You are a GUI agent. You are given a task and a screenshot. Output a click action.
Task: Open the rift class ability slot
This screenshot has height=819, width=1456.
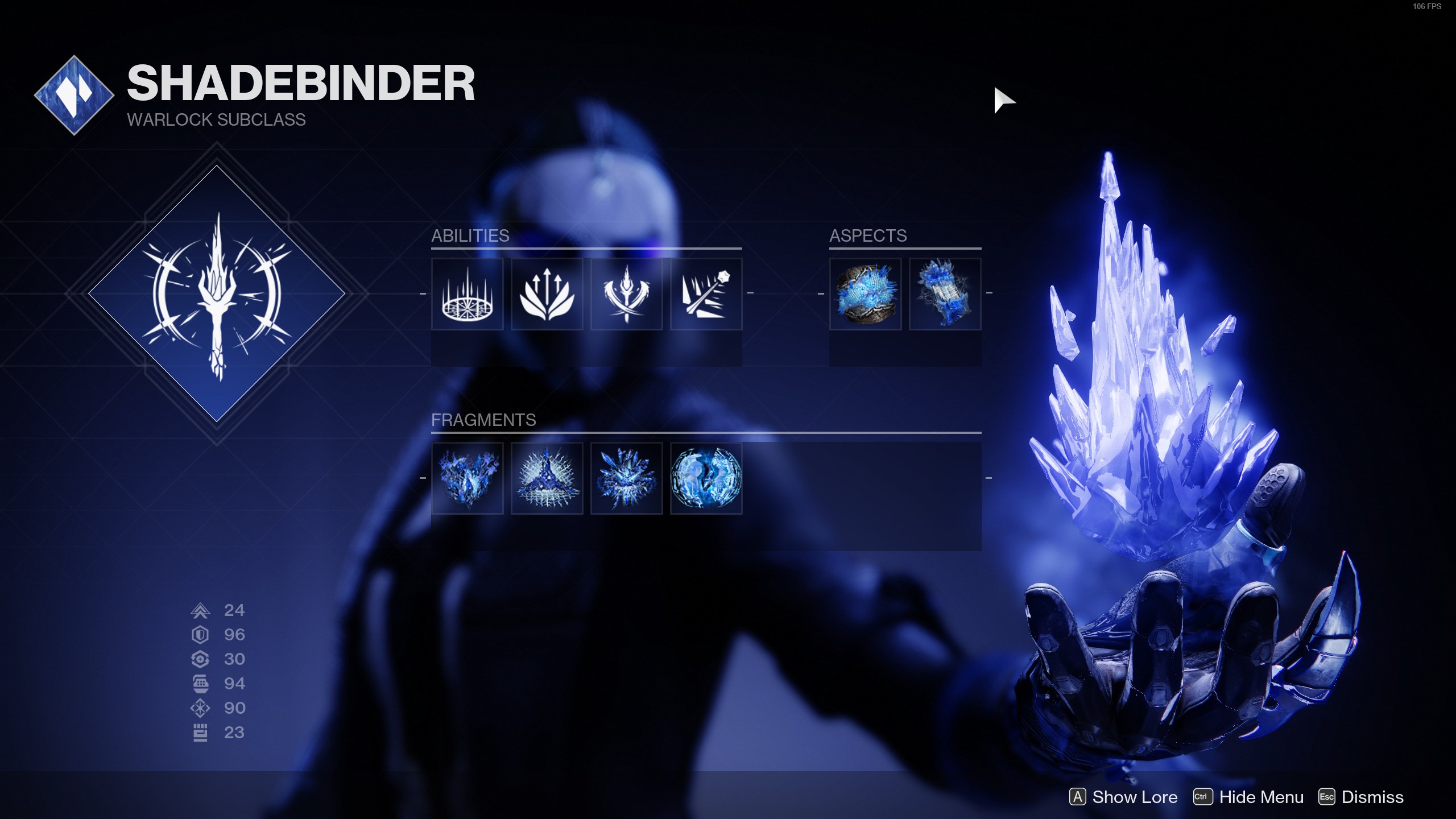pos(467,294)
